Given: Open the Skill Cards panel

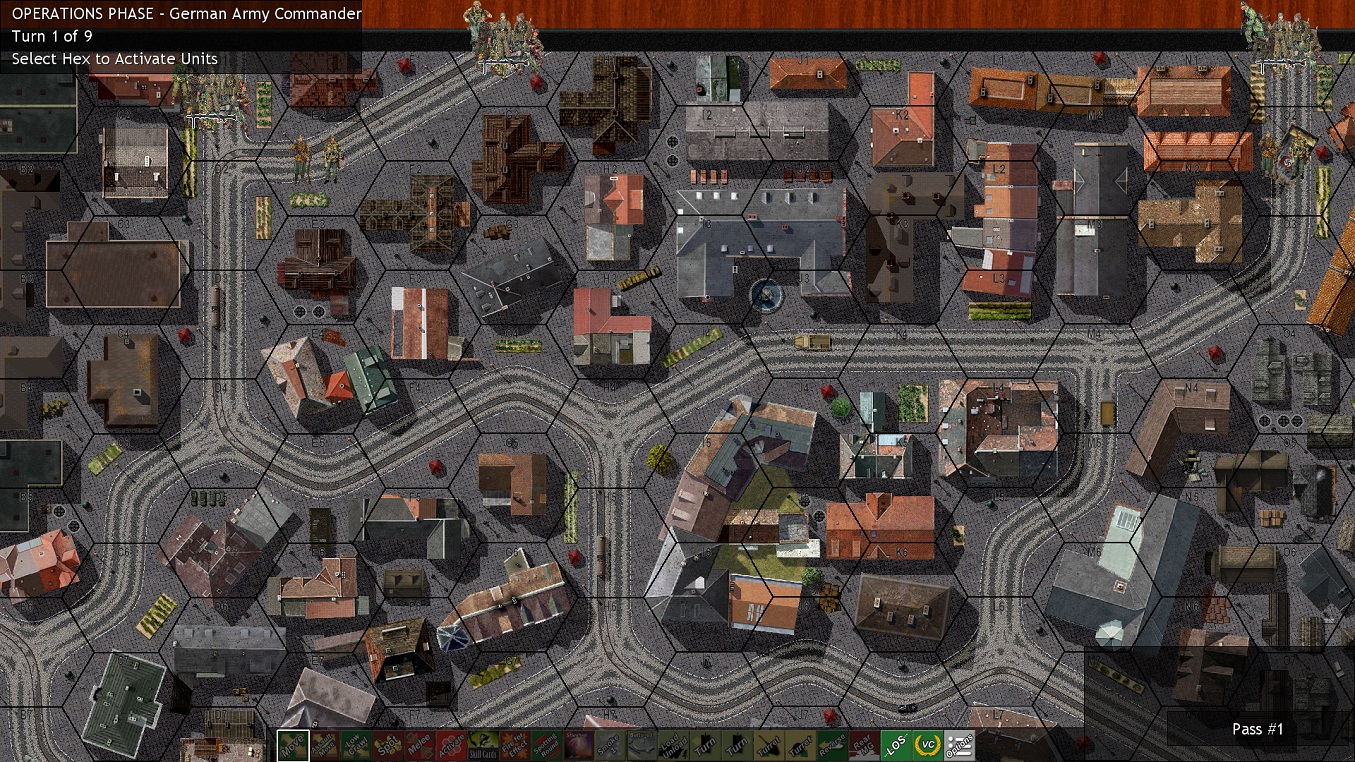Looking at the screenshot, I should coord(483,745).
